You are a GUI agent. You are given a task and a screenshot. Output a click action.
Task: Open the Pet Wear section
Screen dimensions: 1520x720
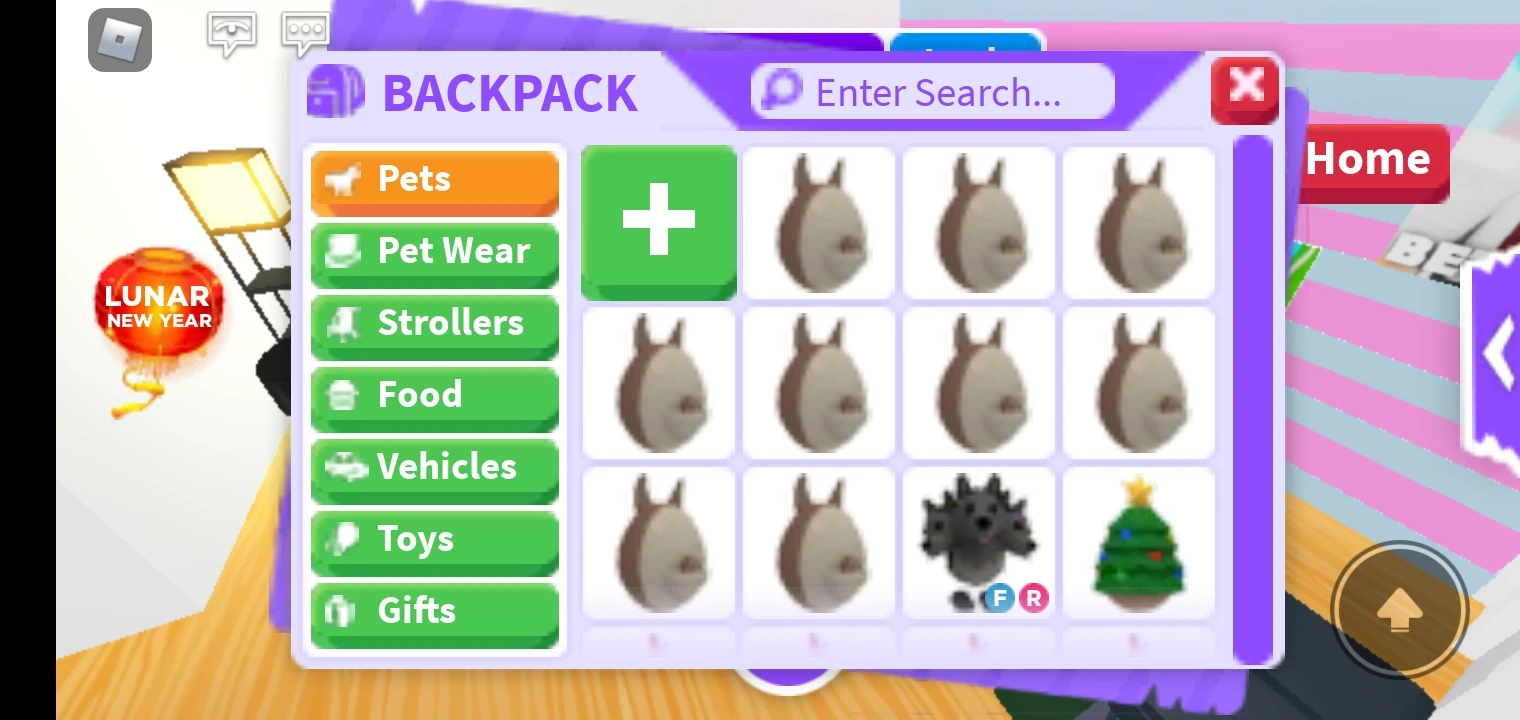coord(435,251)
